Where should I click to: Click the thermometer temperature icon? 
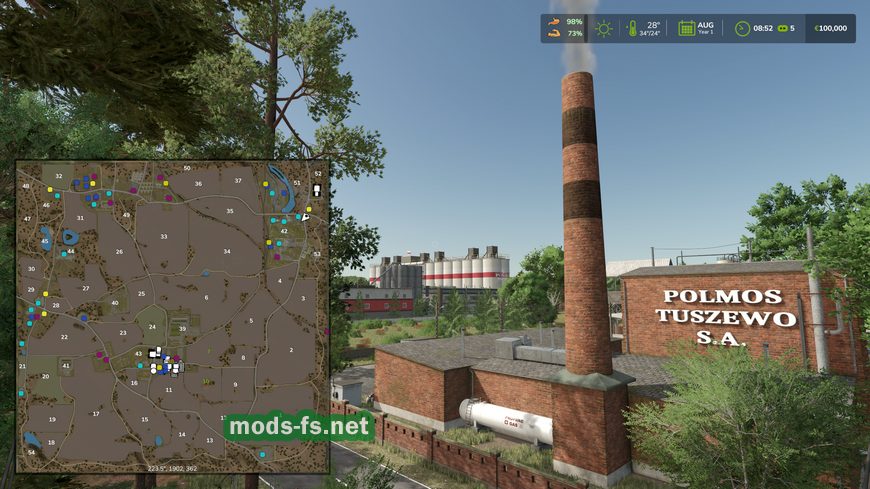click(632, 28)
